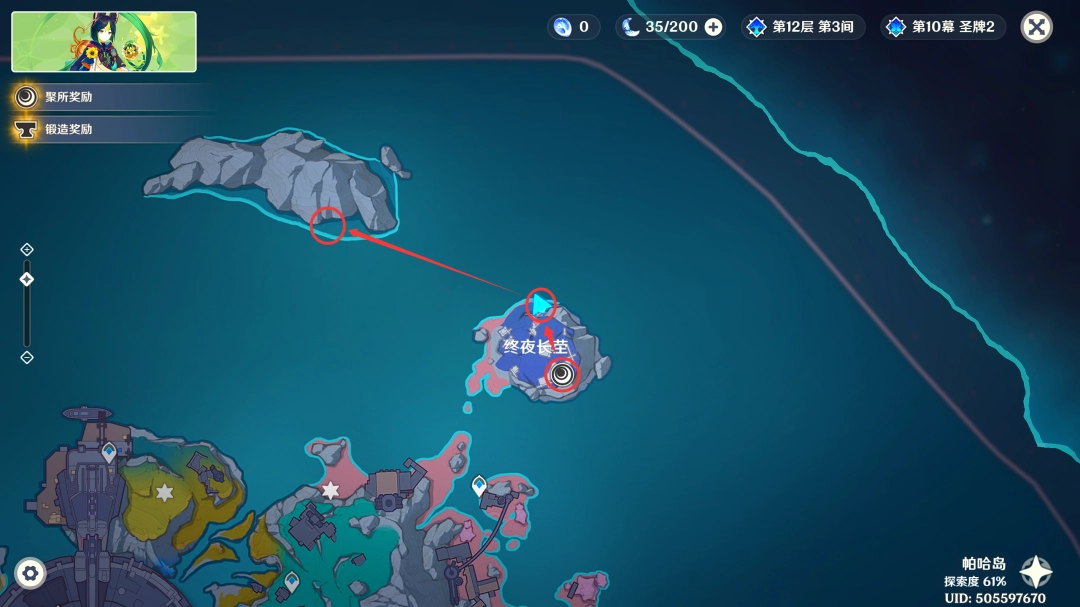The image size is (1080, 607).
Task: Zoom in the map with plus button
Action: point(27,249)
